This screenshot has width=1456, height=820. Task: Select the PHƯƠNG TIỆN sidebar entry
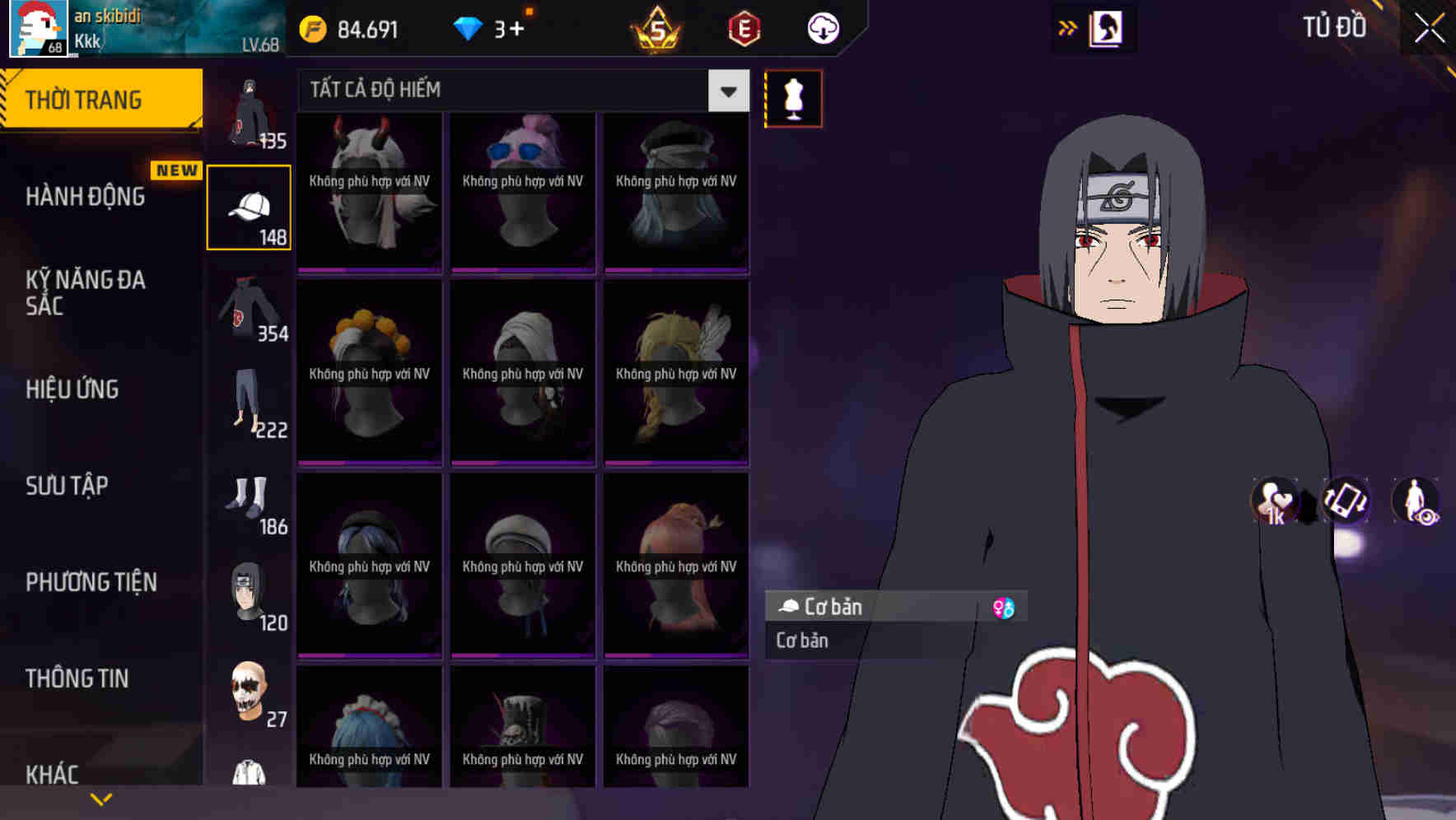[91, 581]
